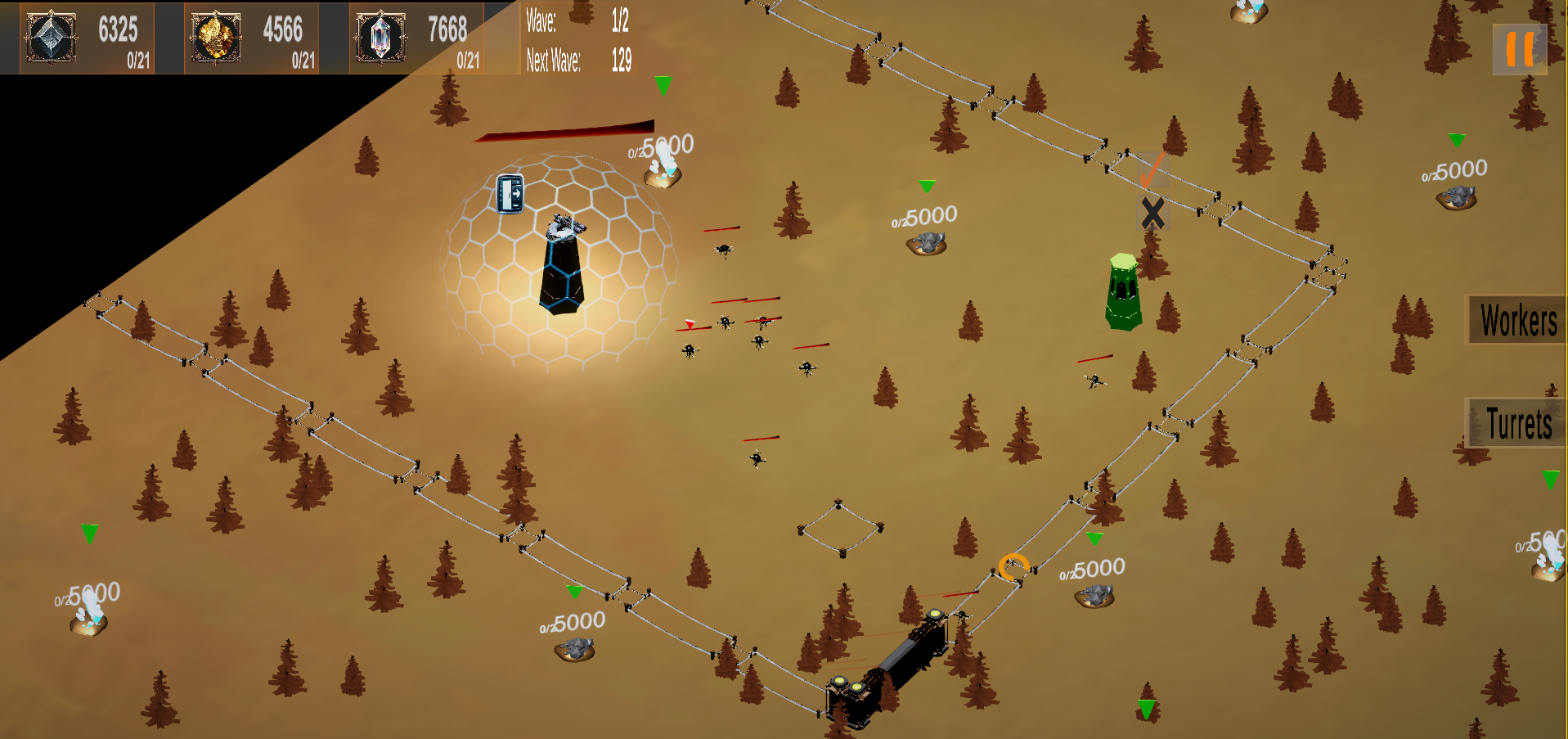Click the green arrow marker above the dome
The image size is (1568, 739).
(663, 86)
